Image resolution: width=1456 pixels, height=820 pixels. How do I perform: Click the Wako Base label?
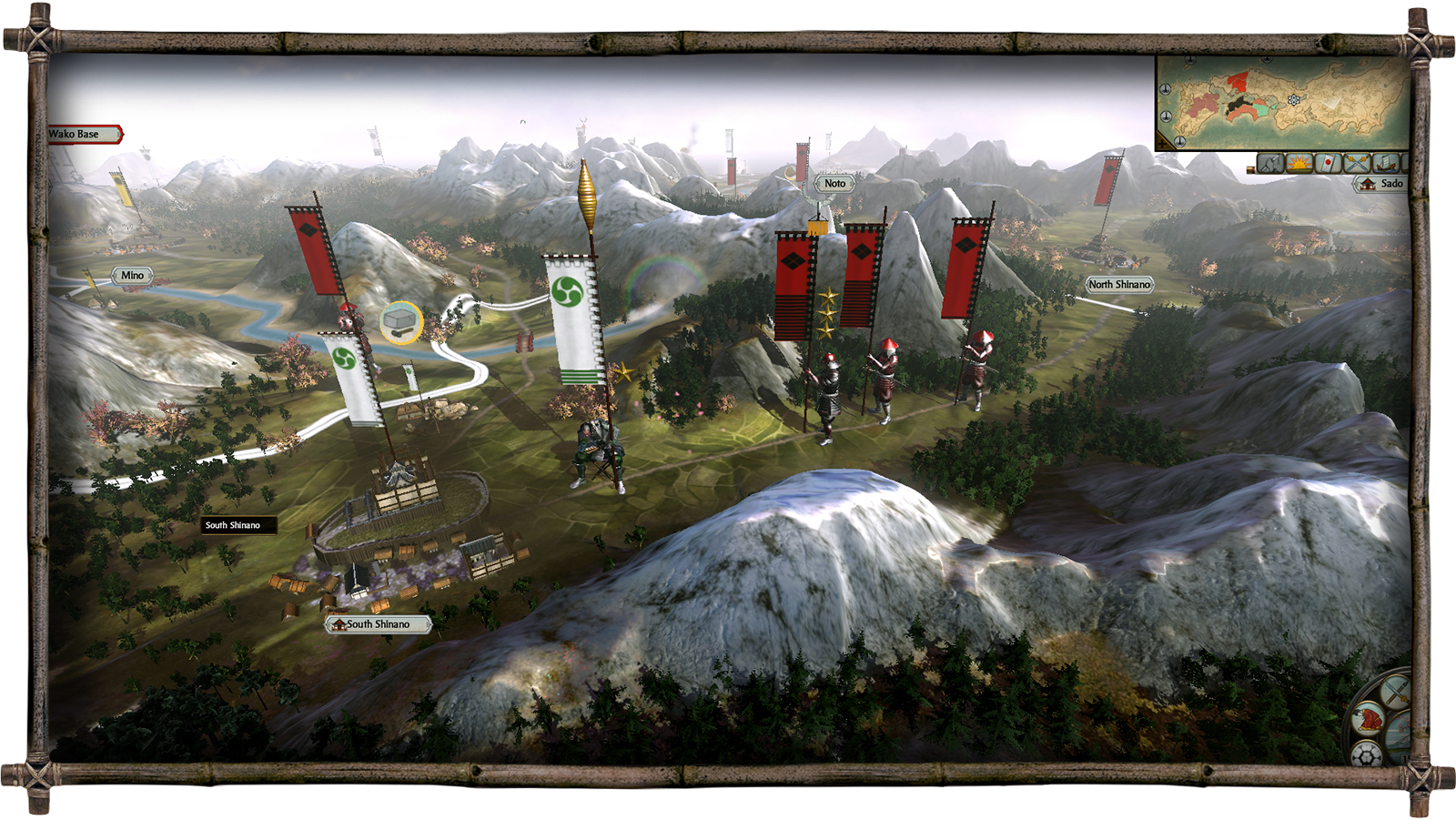(x=82, y=135)
